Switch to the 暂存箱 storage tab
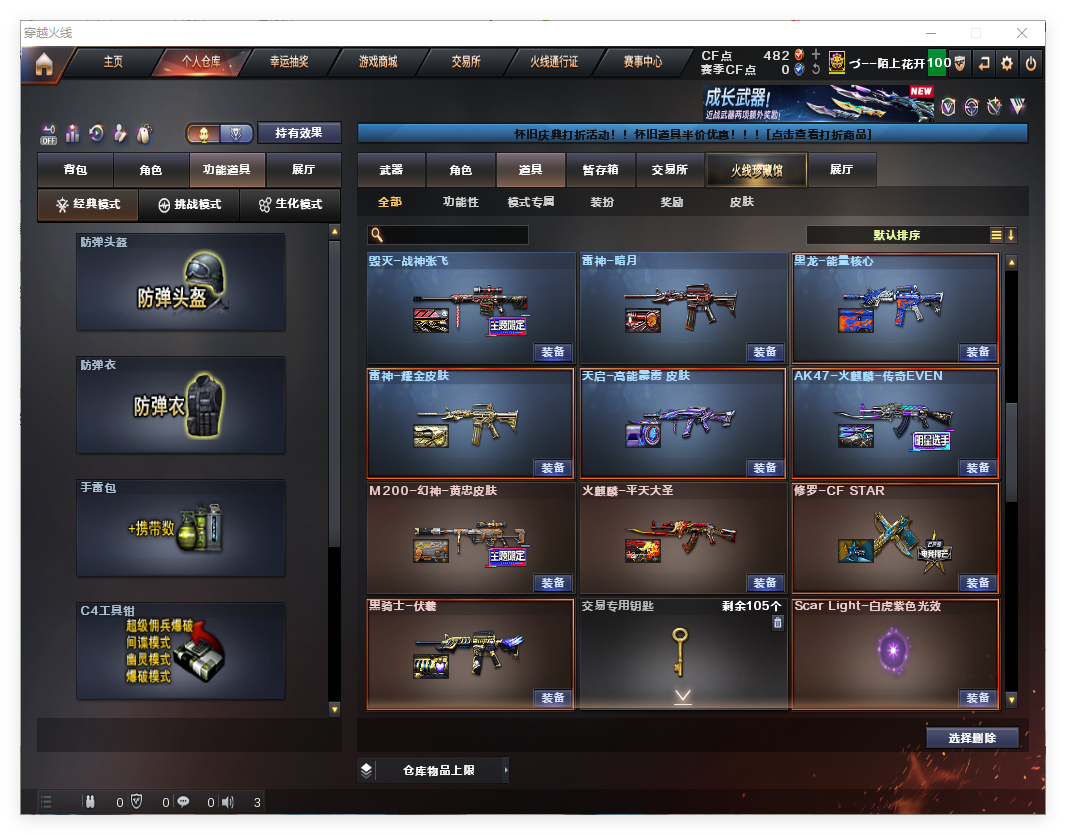The image size is (1066, 835). coord(600,171)
